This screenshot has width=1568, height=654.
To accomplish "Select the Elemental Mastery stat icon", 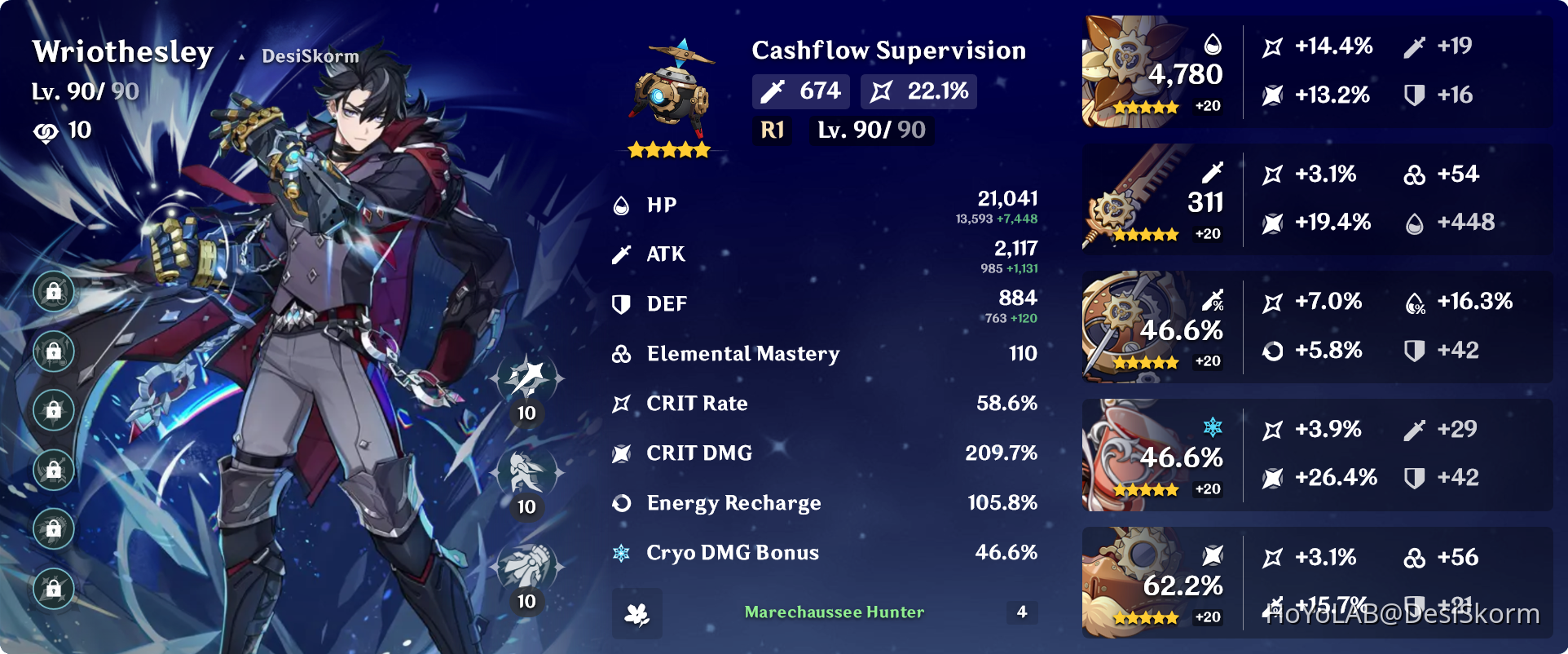I will coord(622,354).
